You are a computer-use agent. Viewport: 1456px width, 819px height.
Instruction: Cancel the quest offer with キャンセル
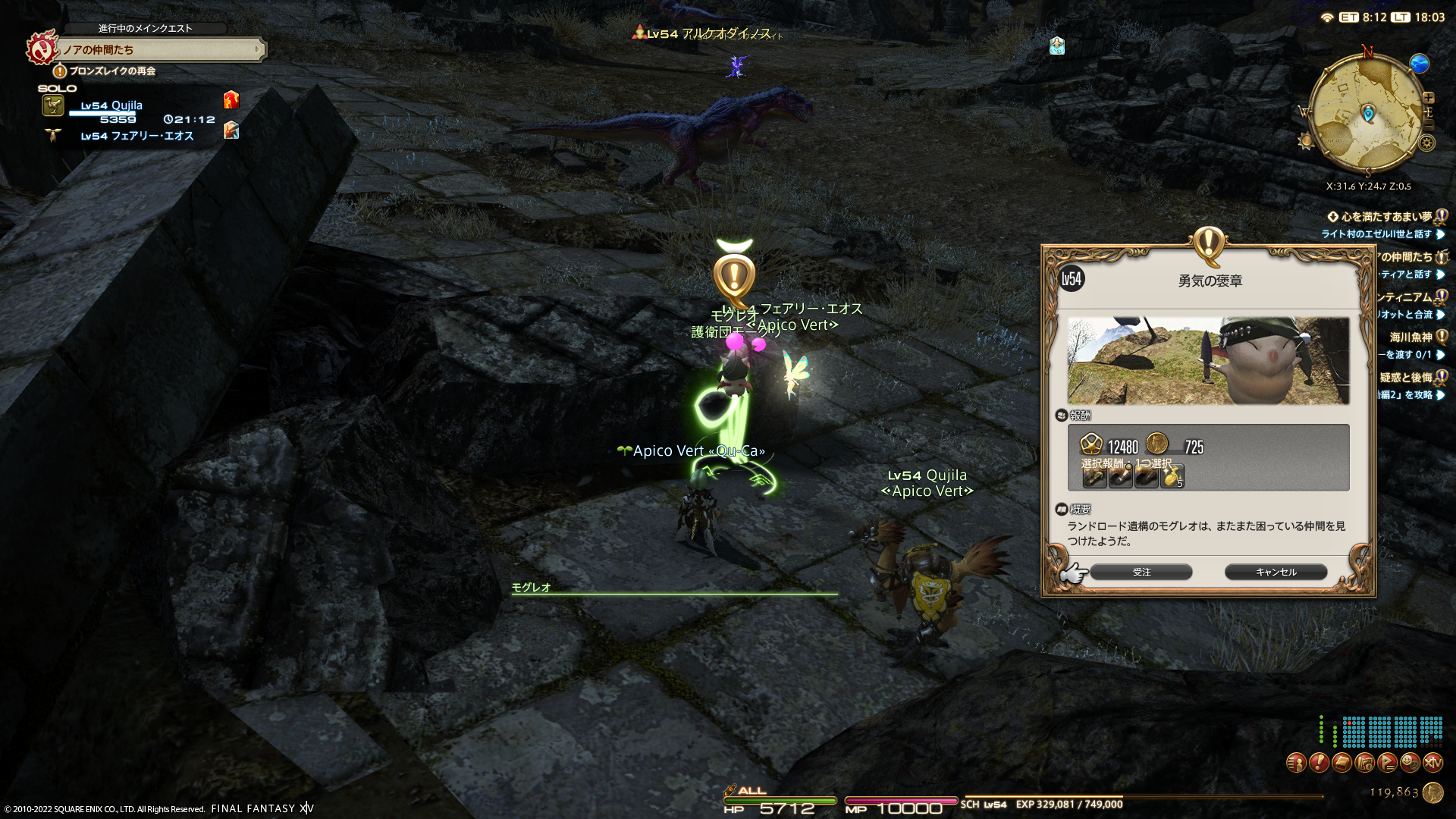tap(1276, 573)
